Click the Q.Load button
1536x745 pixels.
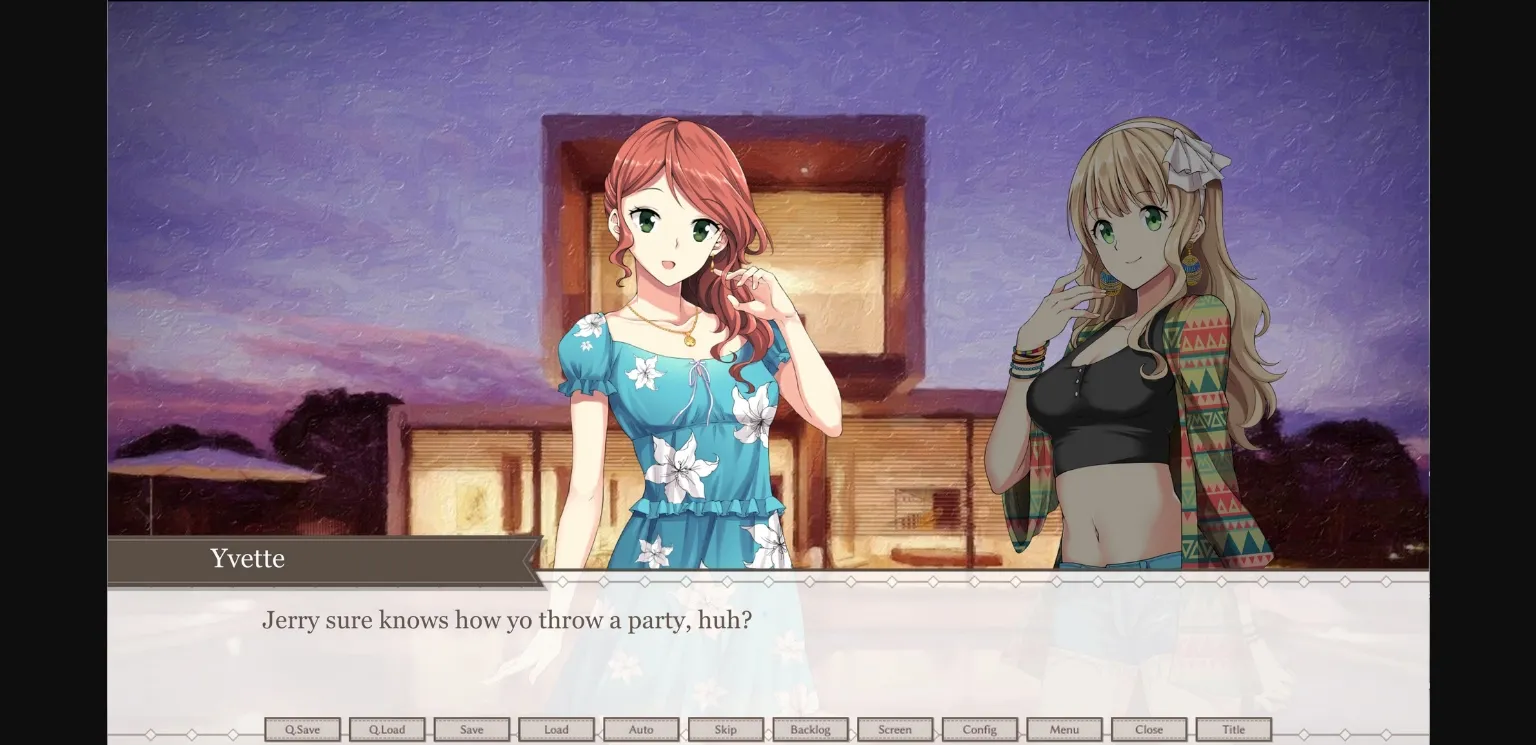[387, 729]
